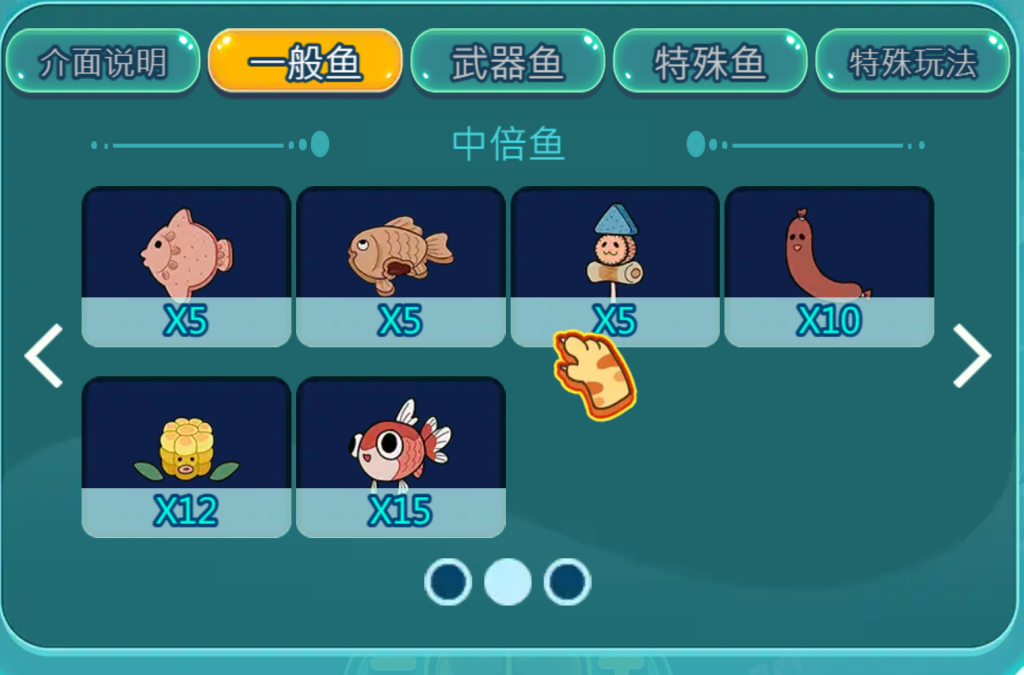Open the 特殊玩法 tab
The image size is (1024, 675).
point(912,62)
